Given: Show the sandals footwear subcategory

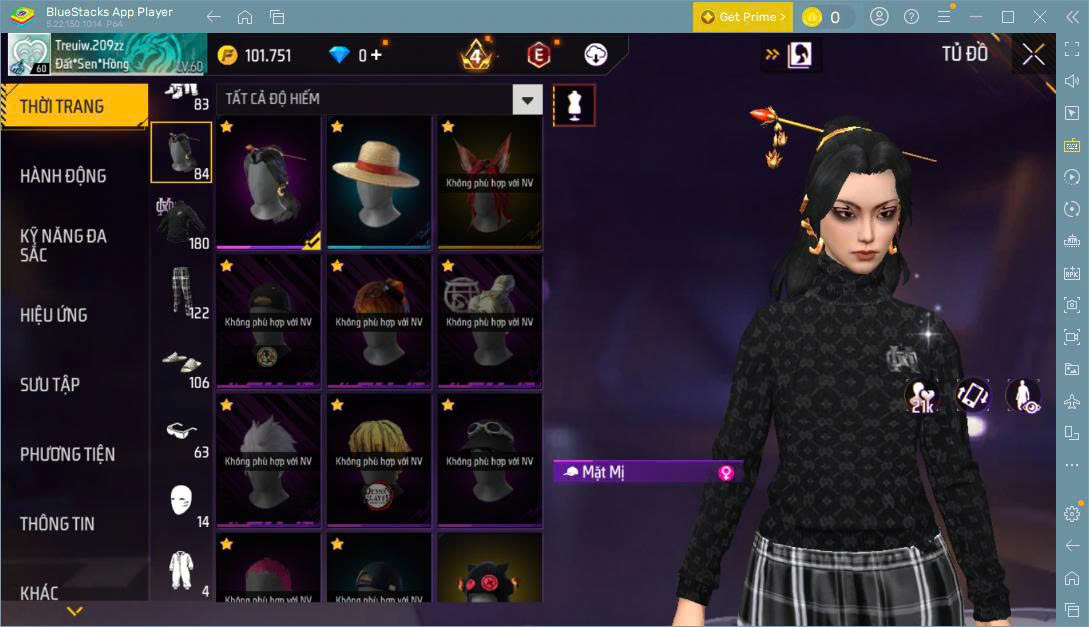Looking at the screenshot, I should [181, 362].
